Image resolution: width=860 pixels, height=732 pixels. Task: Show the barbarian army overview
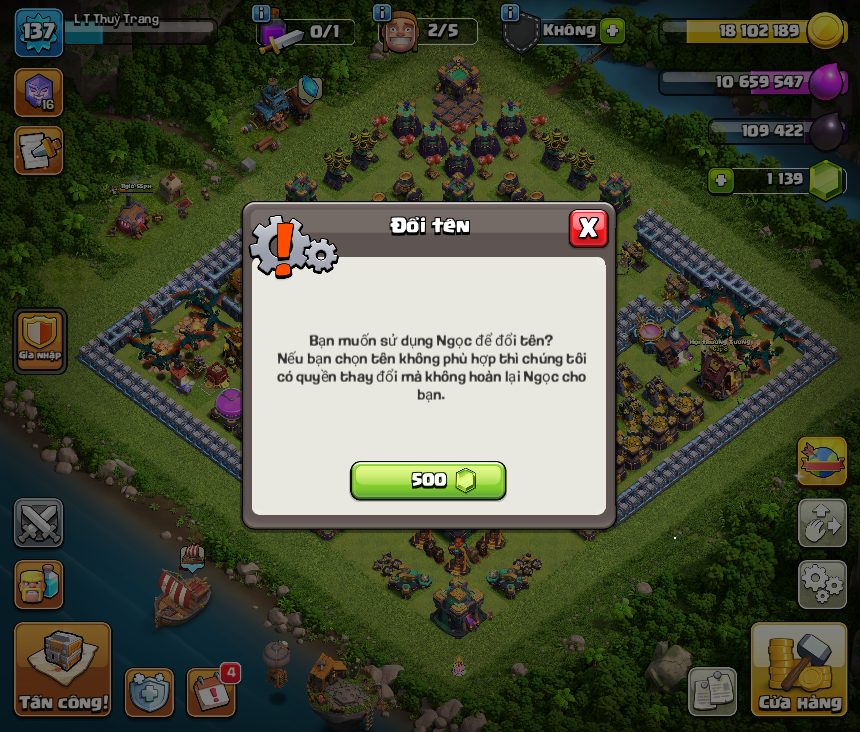coord(38,584)
